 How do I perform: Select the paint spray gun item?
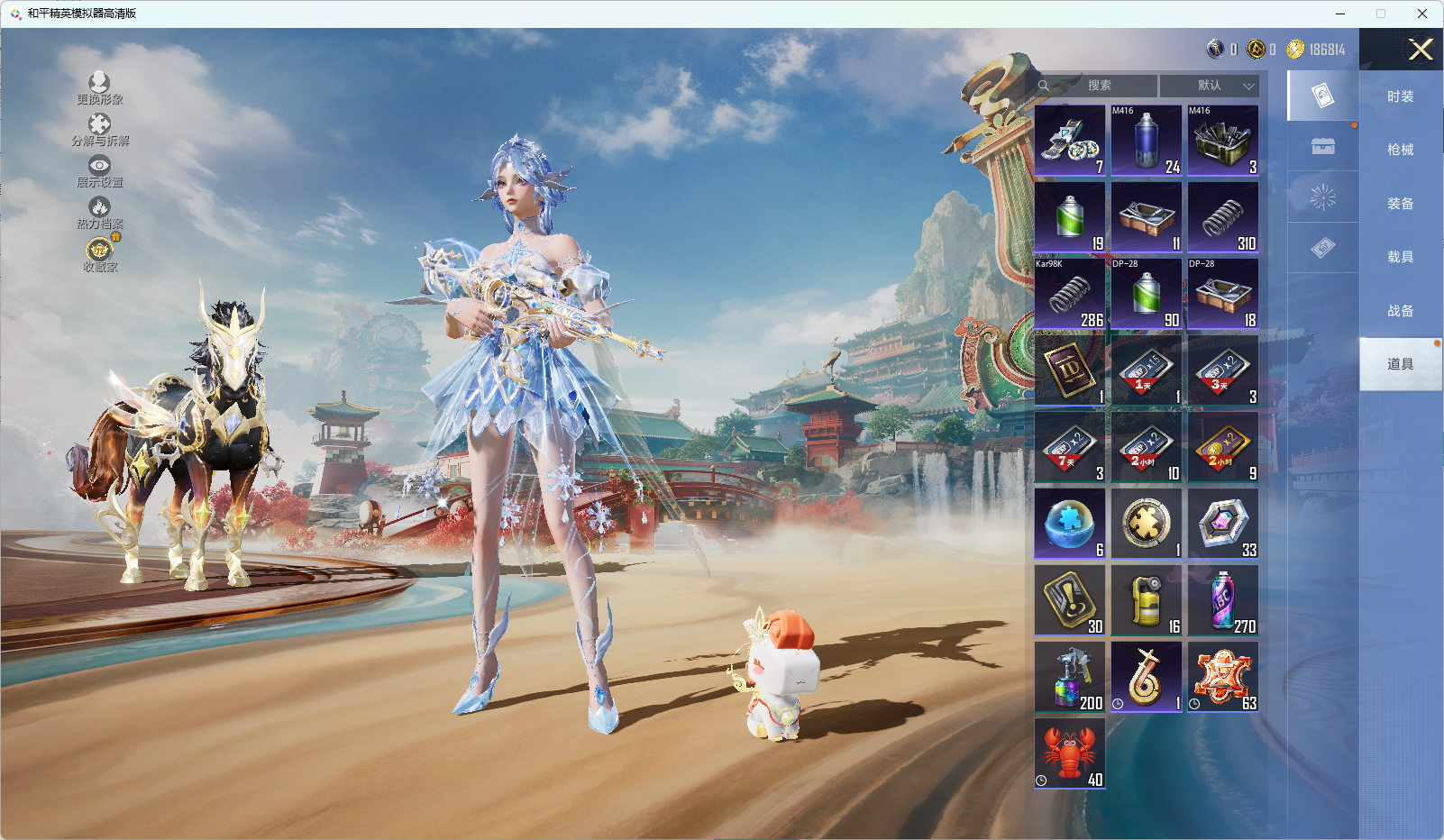coord(1070,677)
